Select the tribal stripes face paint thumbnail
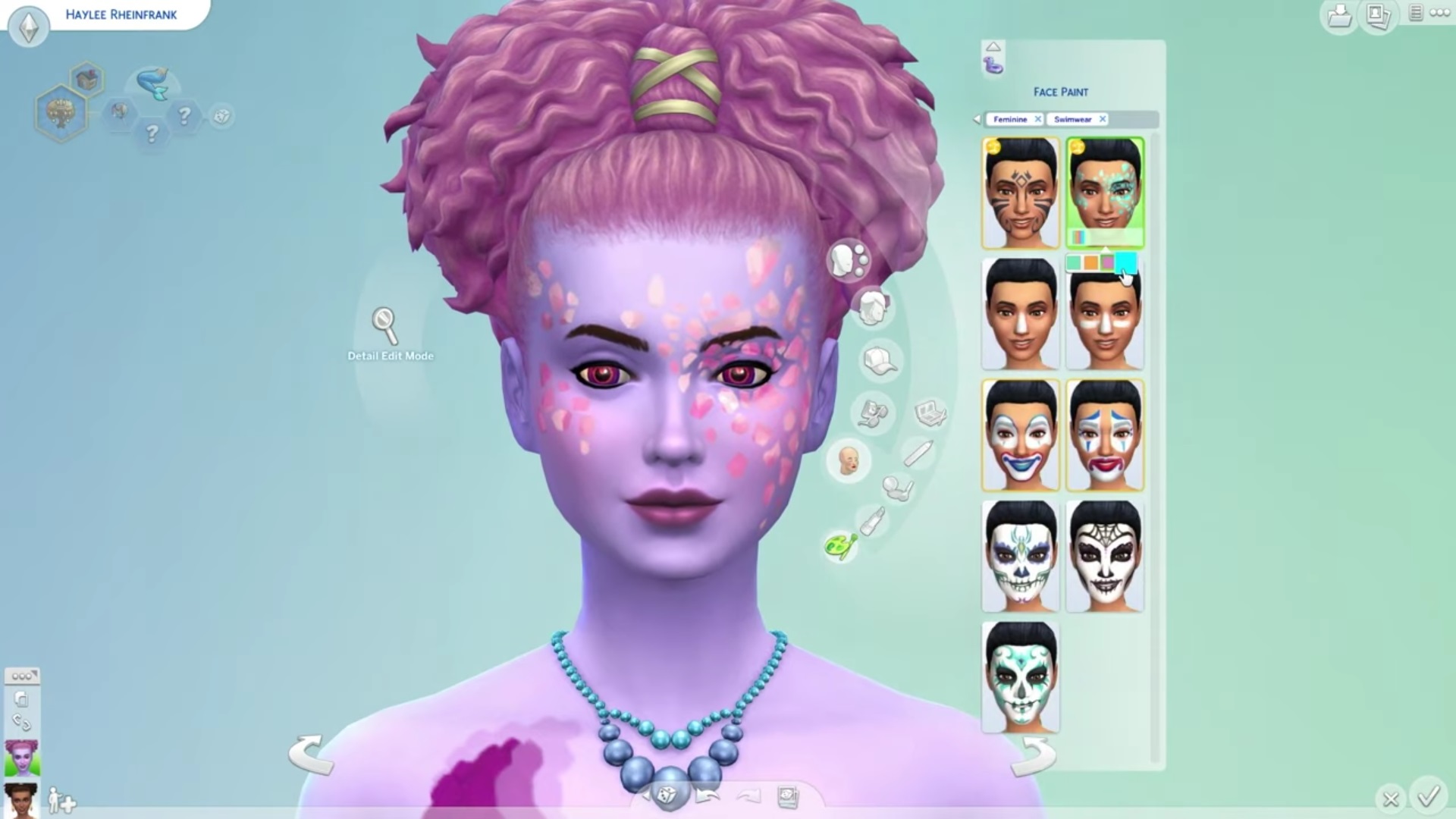 coord(1020,193)
